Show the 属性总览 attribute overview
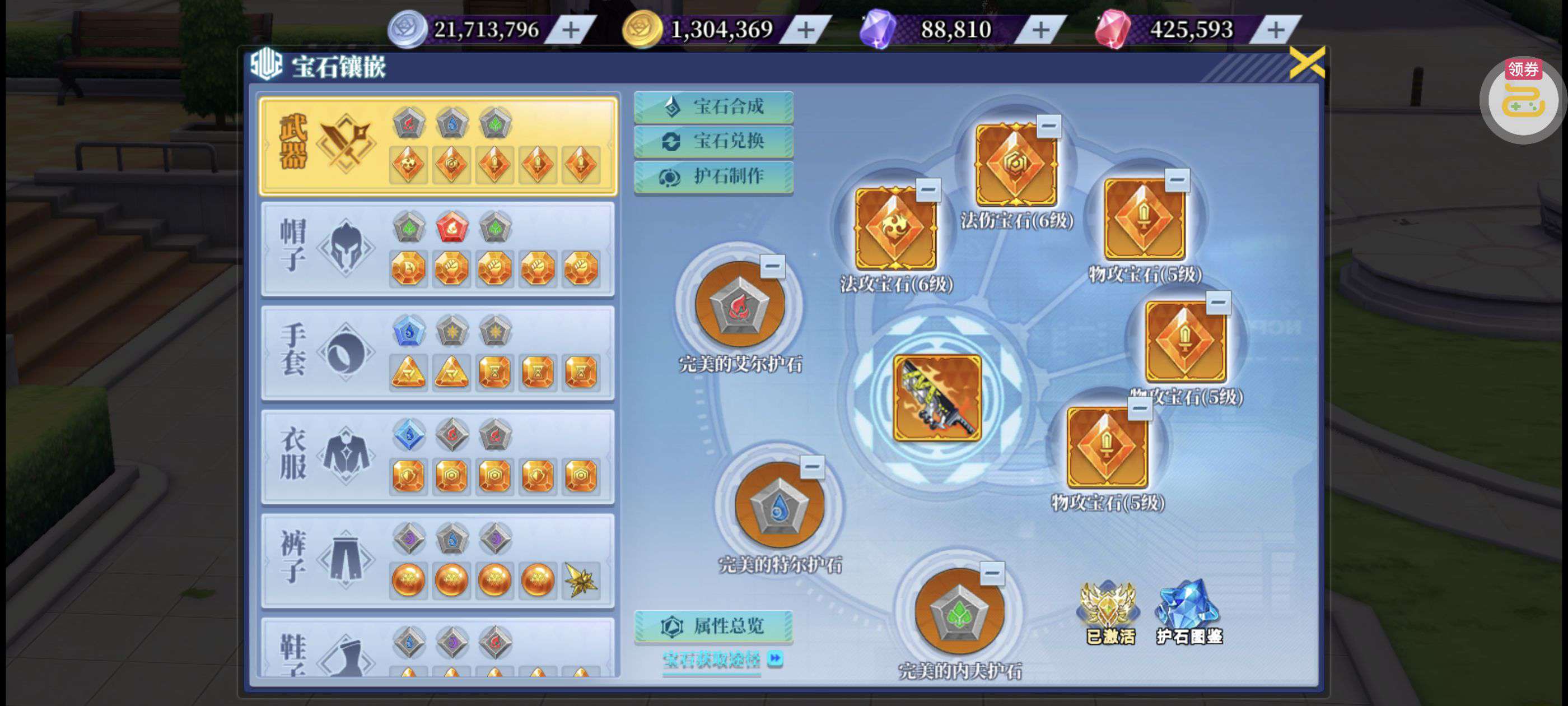Viewport: 1568px width, 706px height. tap(713, 626)
